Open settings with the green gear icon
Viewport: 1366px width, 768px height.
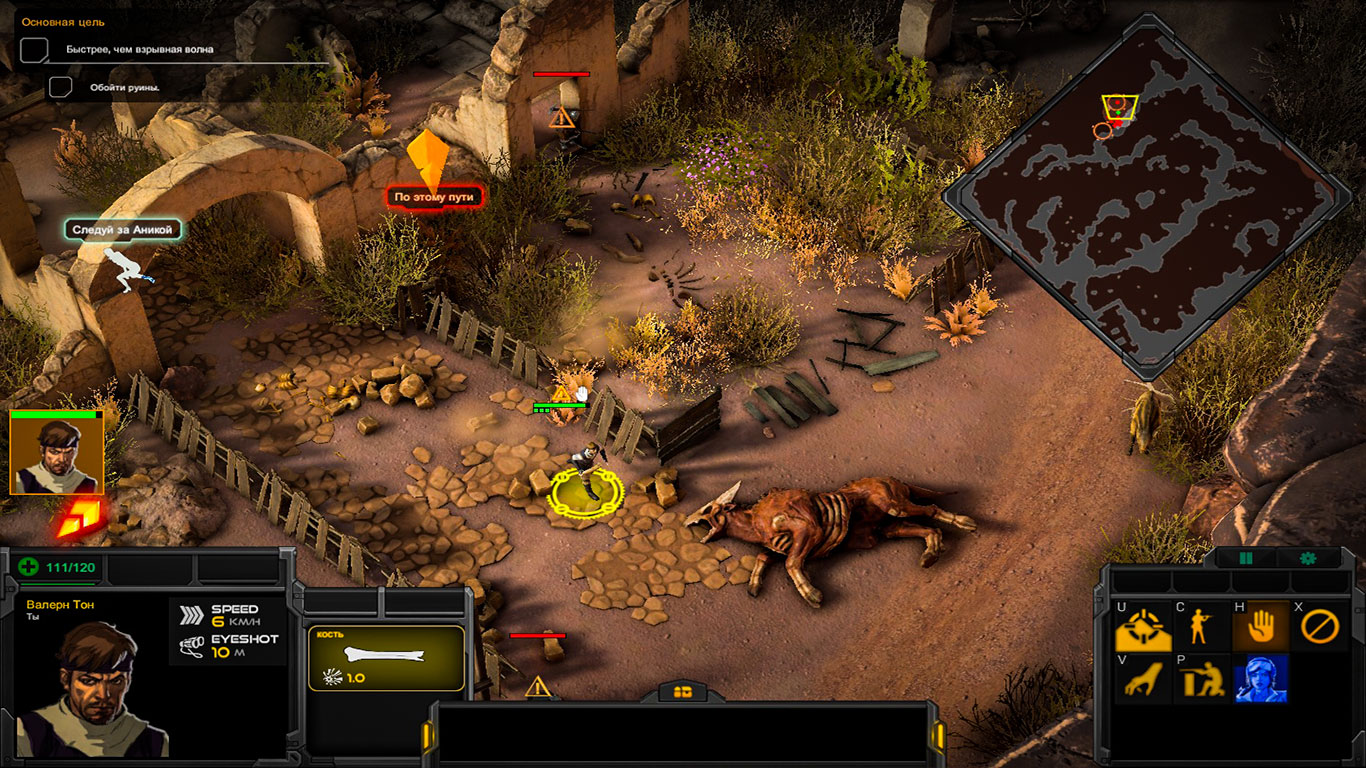click(1307, 558)
